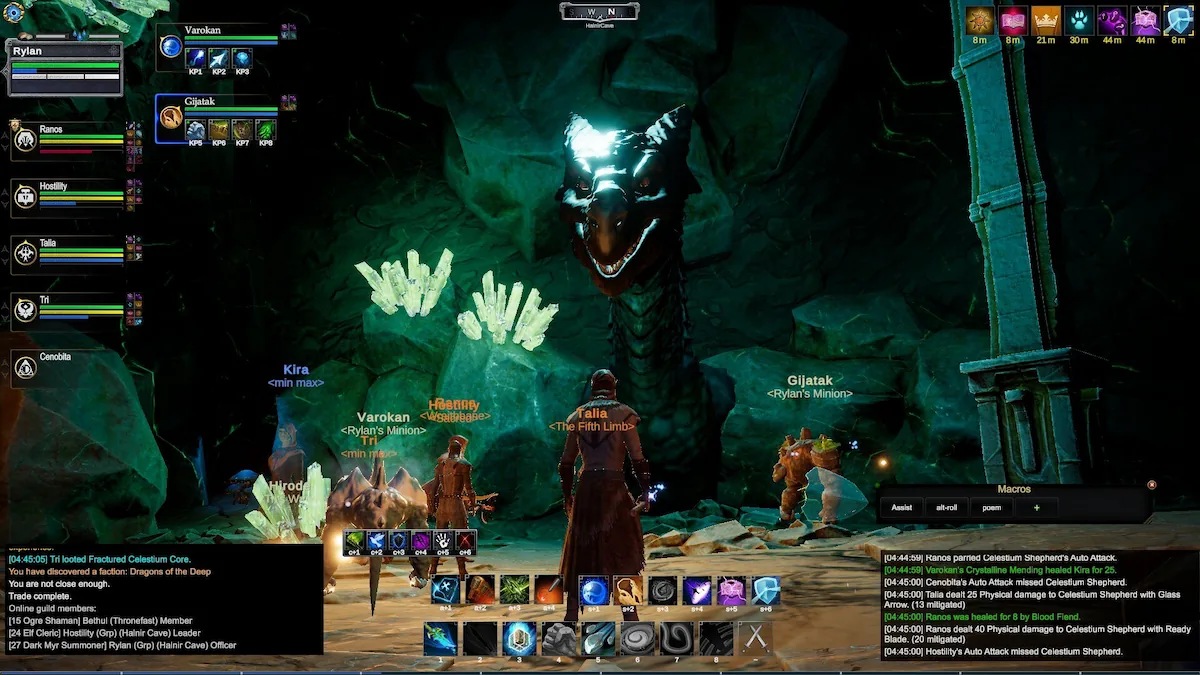
Task: Click the Assist macro button
Action: pos(901,508)
